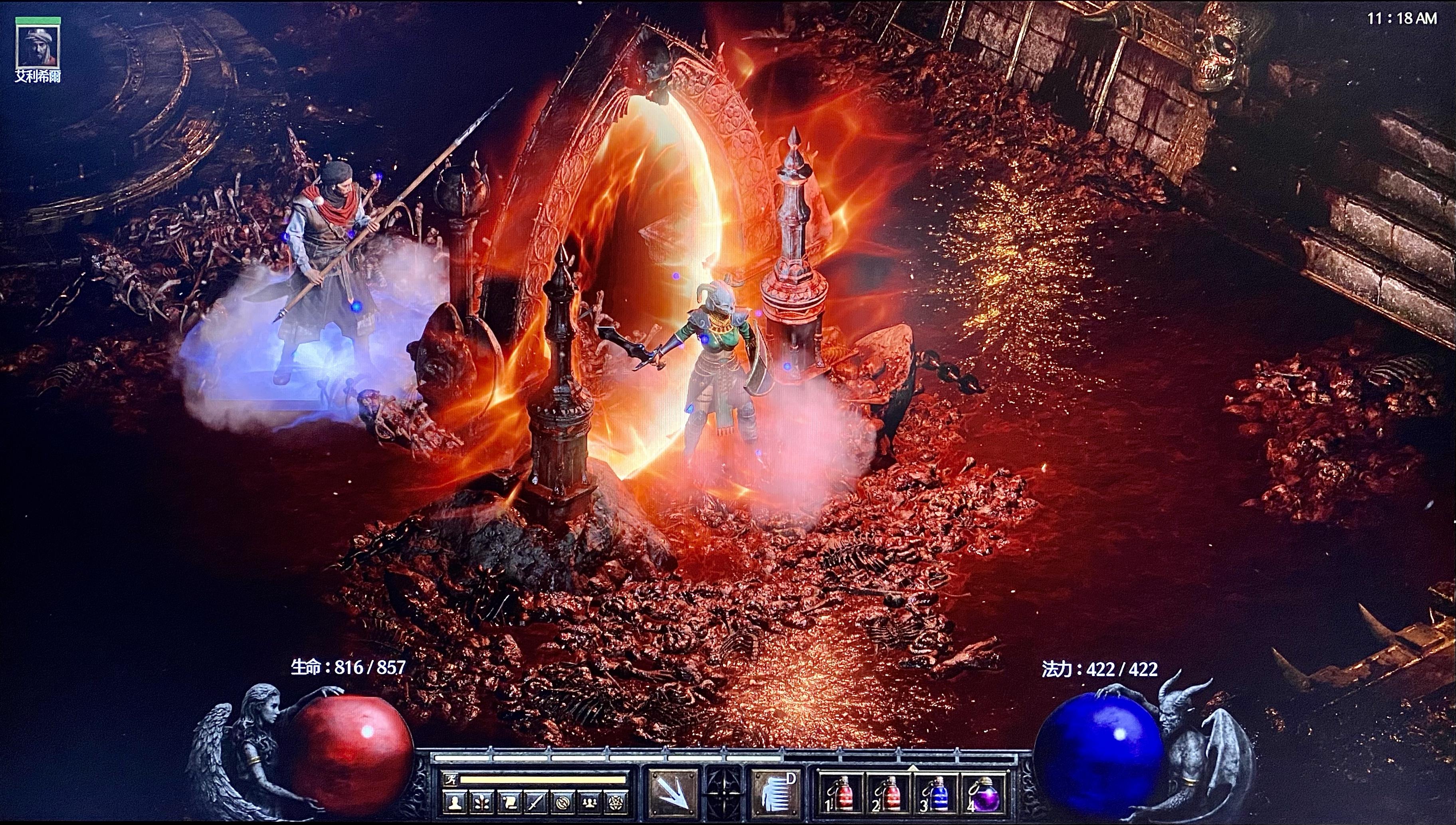This screenshot has height=825, width=1456.
Task: Show the automap globe icon
Action: tap(563, 802)
